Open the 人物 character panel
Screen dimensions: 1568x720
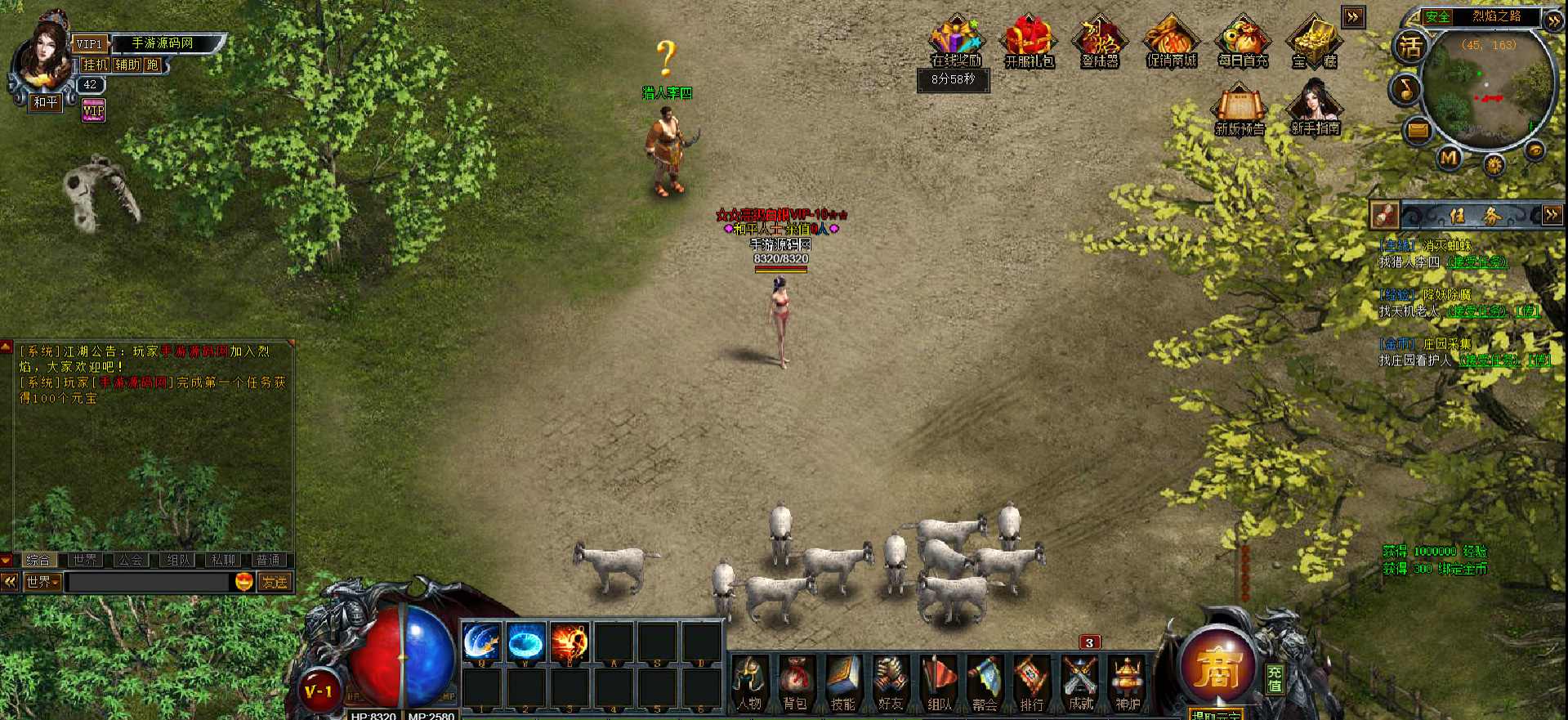(749, 683)
